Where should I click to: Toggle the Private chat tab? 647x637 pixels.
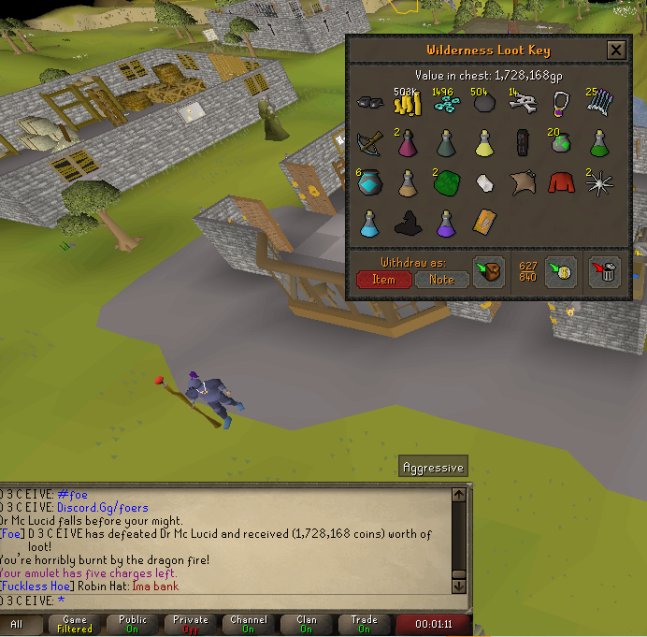(x=190, y=625)
